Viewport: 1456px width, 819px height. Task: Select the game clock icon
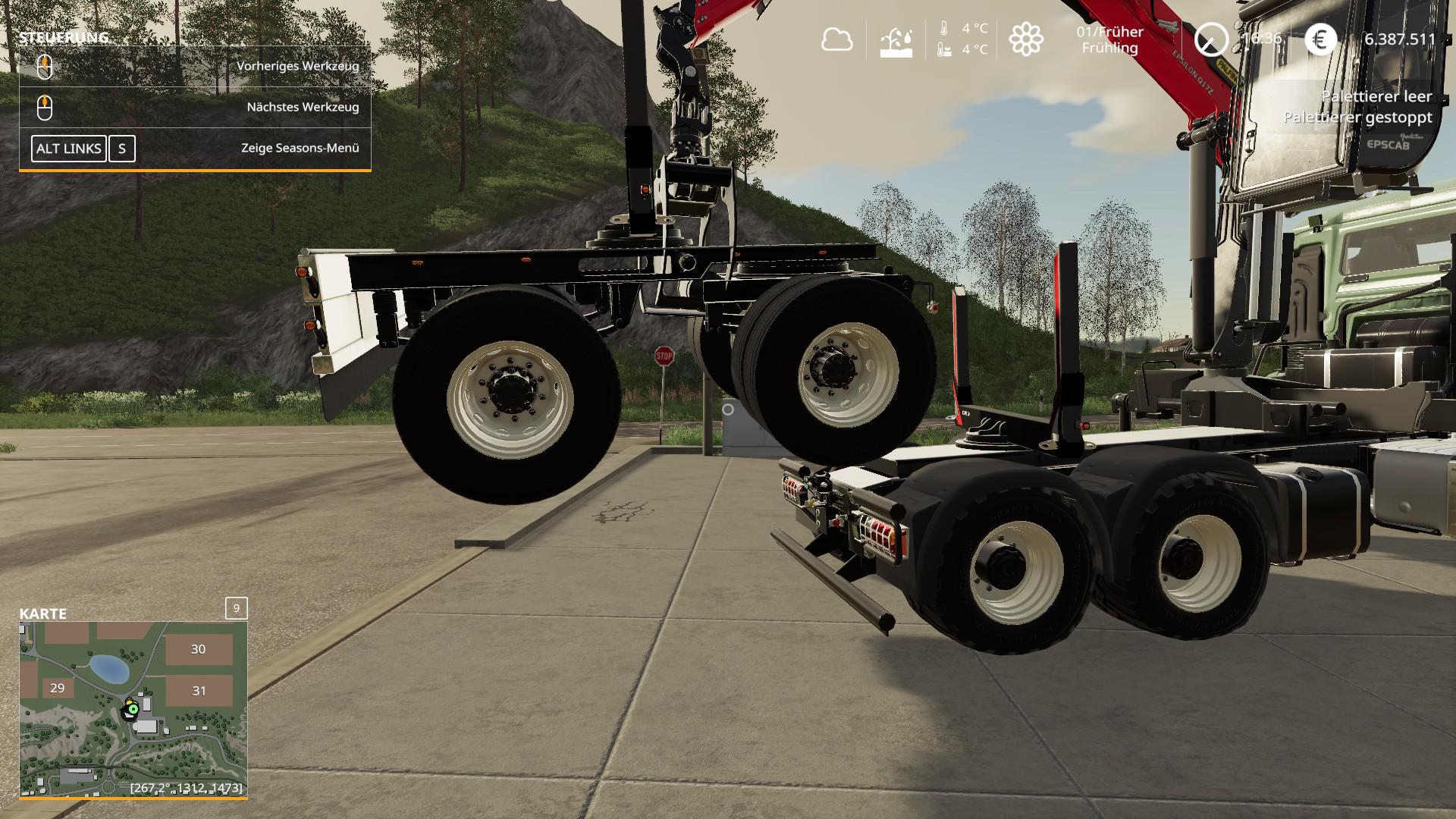pos(1210,39)
